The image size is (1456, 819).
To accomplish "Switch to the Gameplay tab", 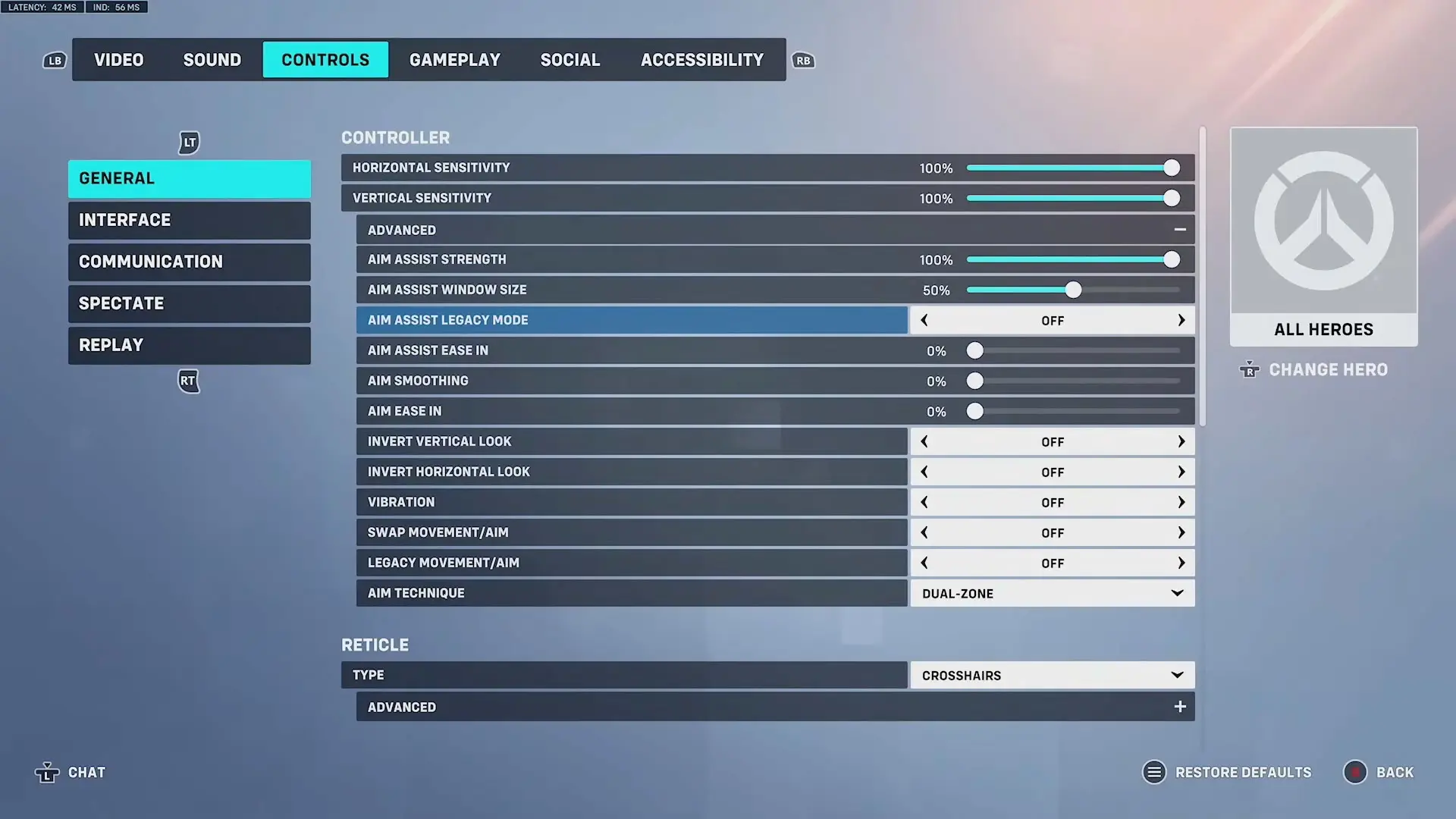I will click(454, 59).
